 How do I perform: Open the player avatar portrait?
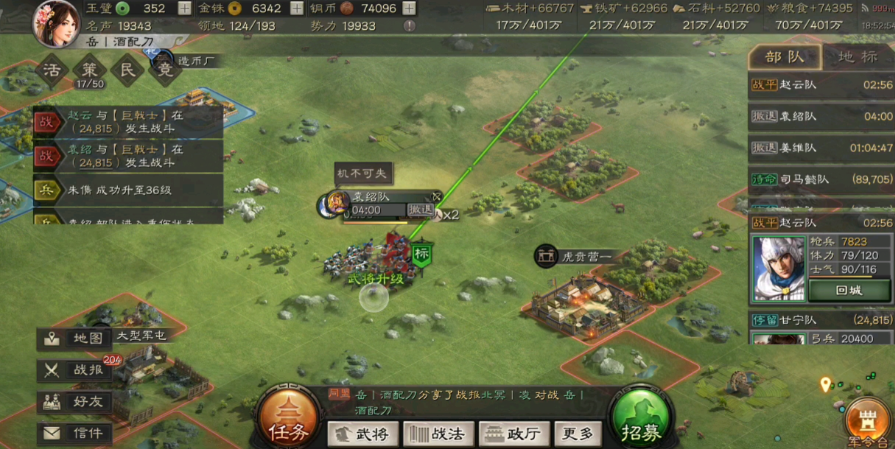pyautogui.click(x=57, y=22)
